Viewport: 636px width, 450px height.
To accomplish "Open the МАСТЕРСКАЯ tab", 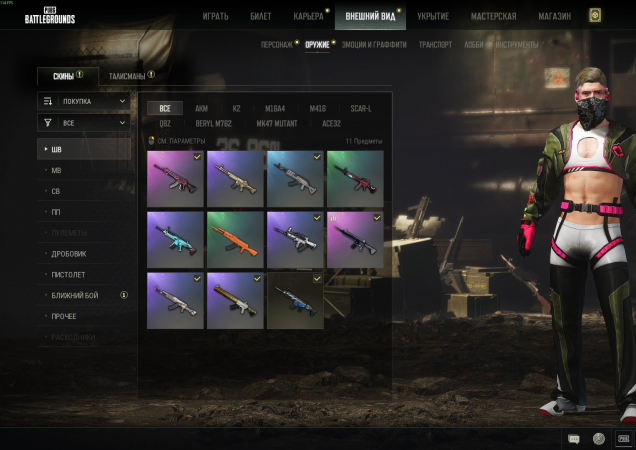I will pyautogui.click(x=494, y=17).
